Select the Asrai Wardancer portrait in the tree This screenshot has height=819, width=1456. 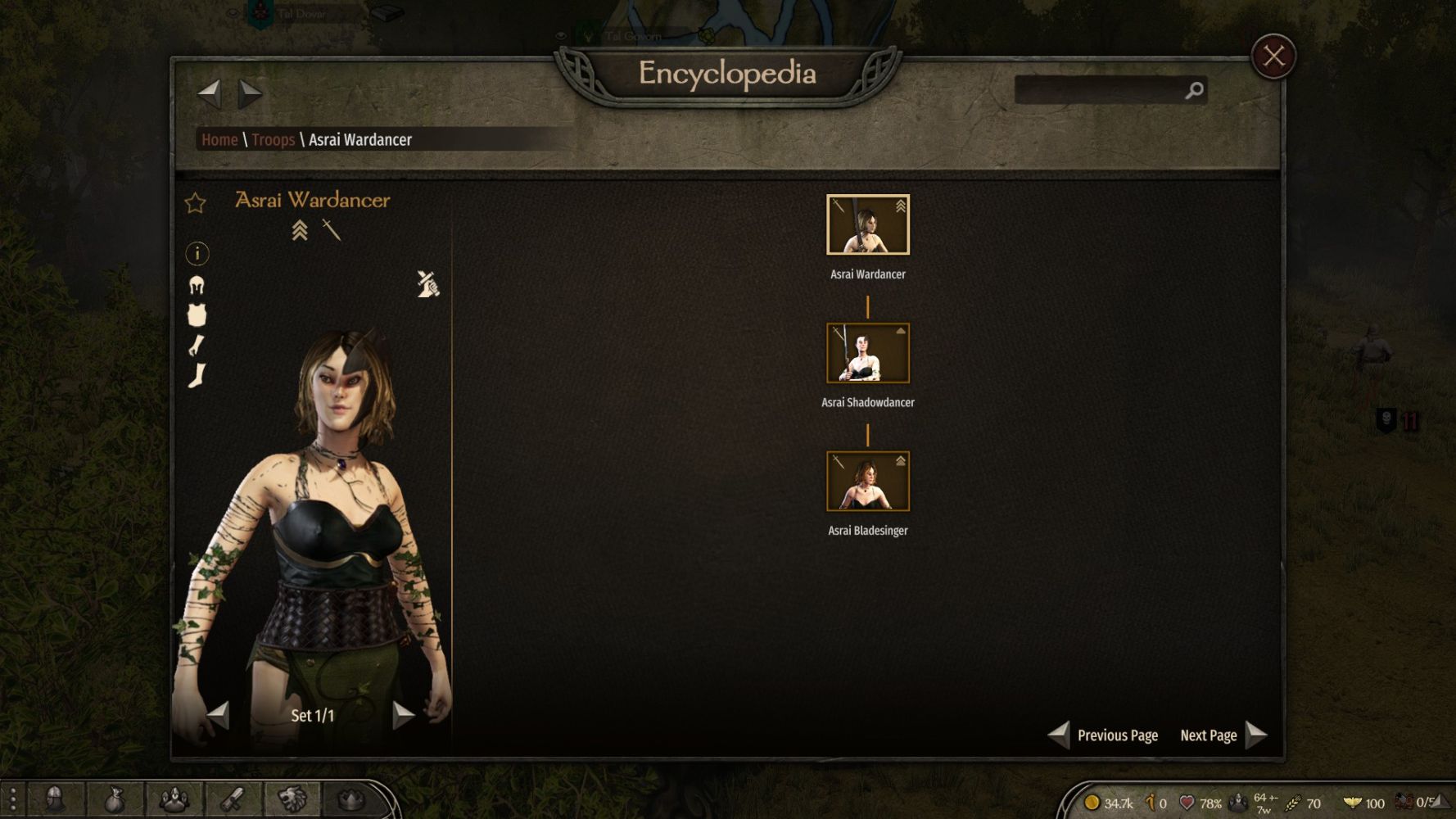pyautogui.click(x=868, y=225)
